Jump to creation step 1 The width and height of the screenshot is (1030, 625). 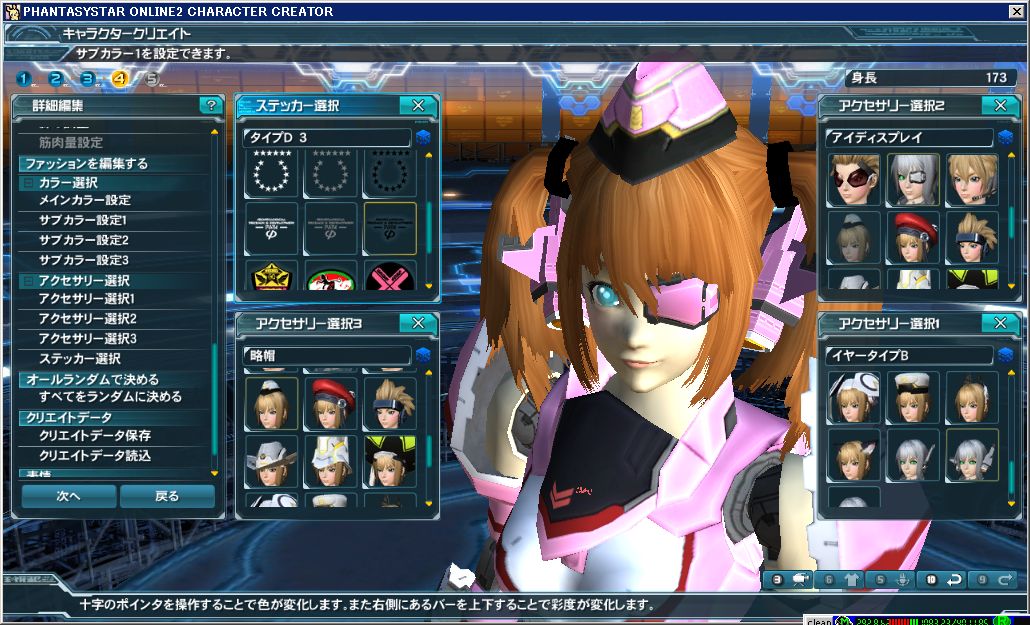click(x=24, y=79)
